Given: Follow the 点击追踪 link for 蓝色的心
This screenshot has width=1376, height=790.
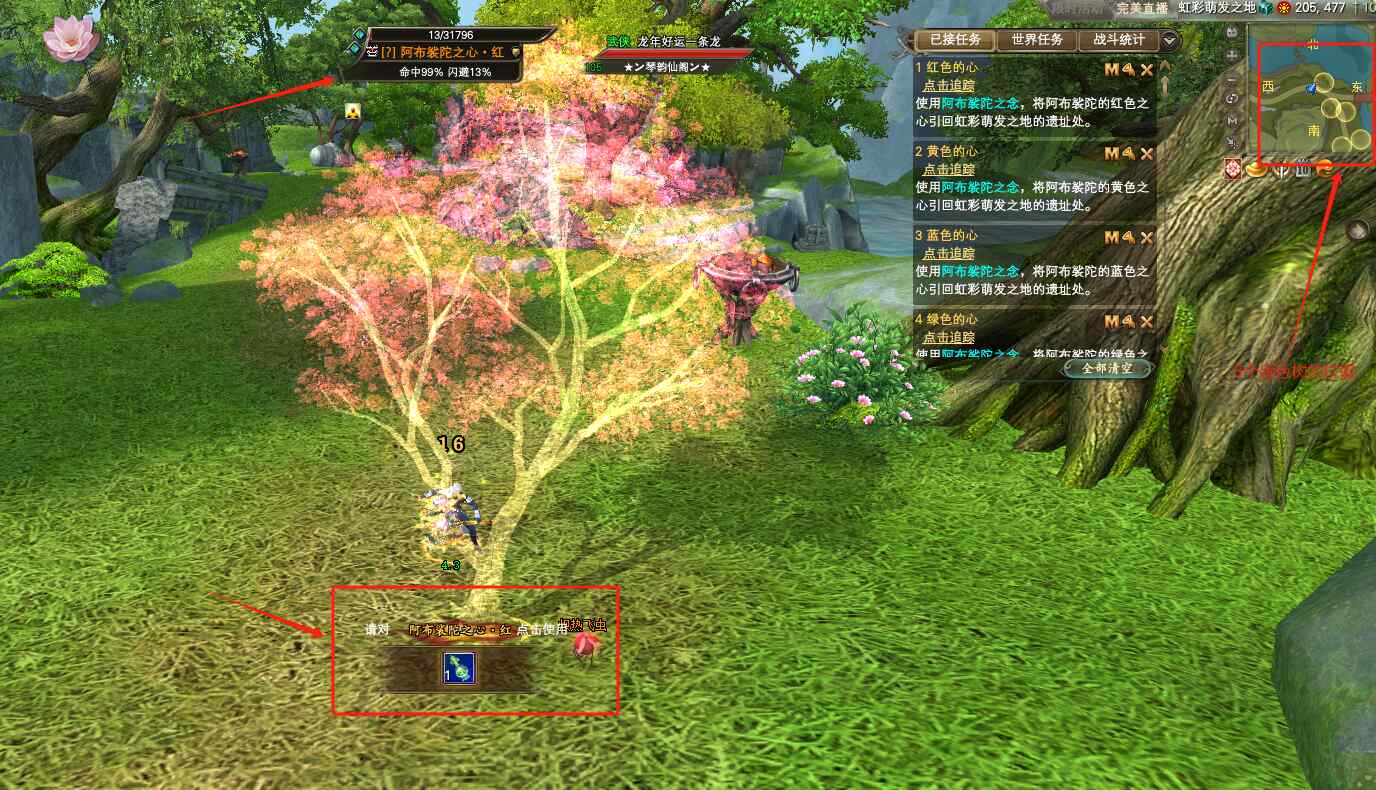Looking at the screenshot, I should coord(948,254).
